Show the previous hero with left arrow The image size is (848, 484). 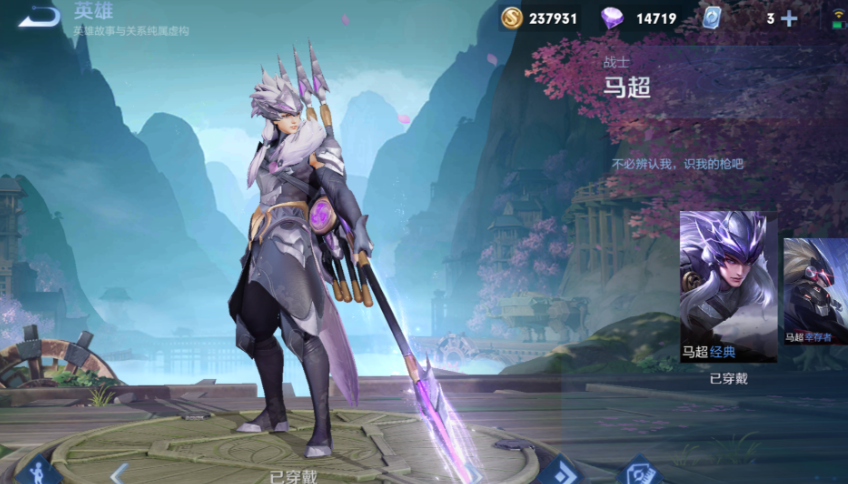click(x=118, y=471)
